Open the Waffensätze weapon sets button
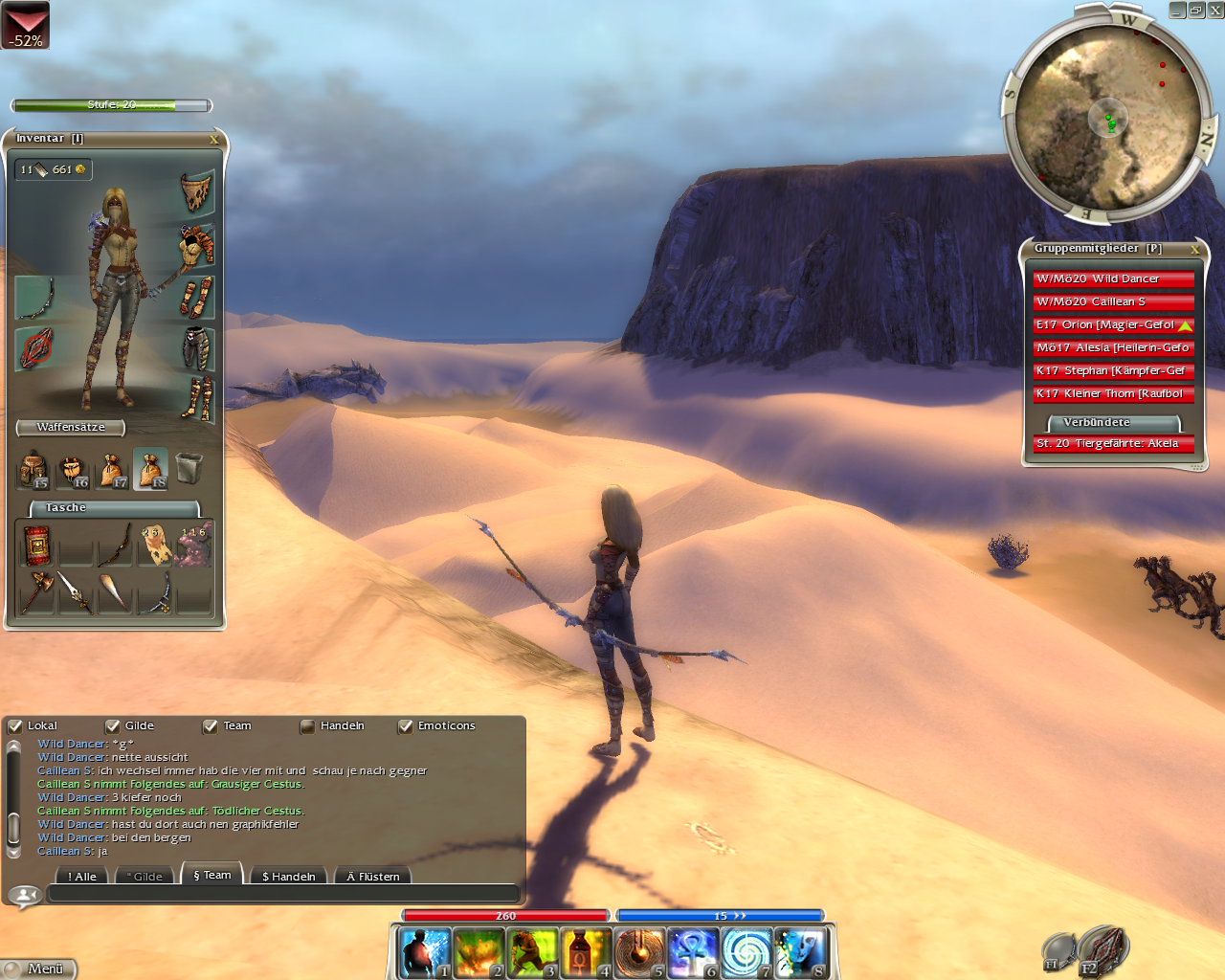Image resolution: width=1225 pixels, height=980 pixels. click(x=71, y=427)
